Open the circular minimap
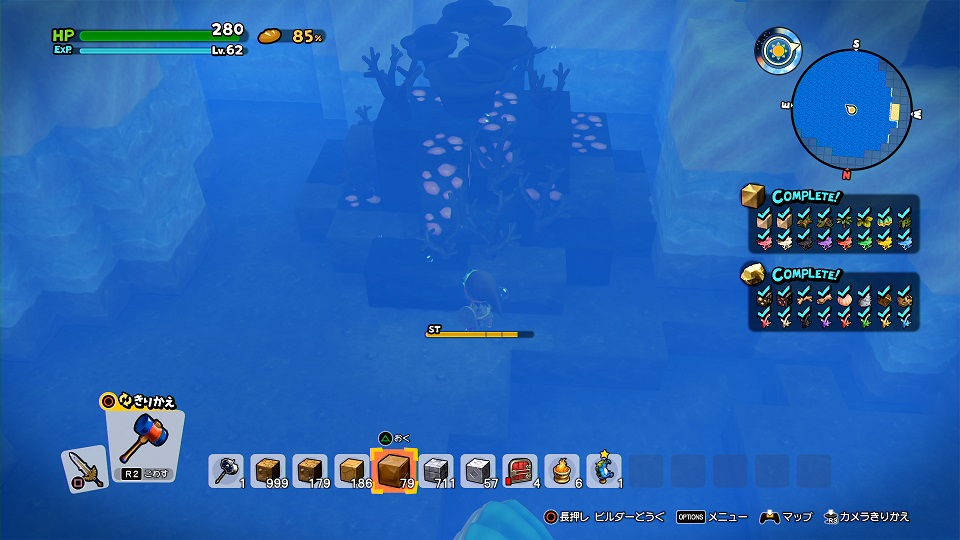Viewport: 960px width, 540px height. [850, 108]
